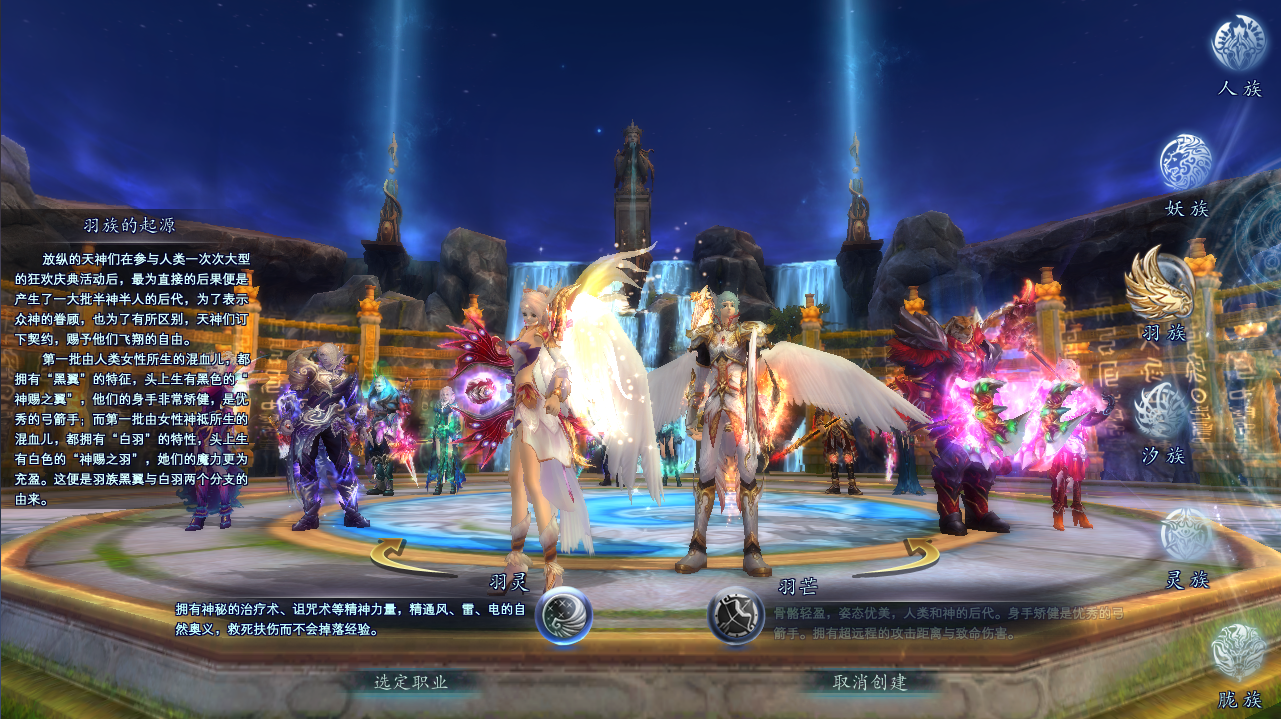
Task: Select the 人族 race icon
Action: pos(1239,43)
